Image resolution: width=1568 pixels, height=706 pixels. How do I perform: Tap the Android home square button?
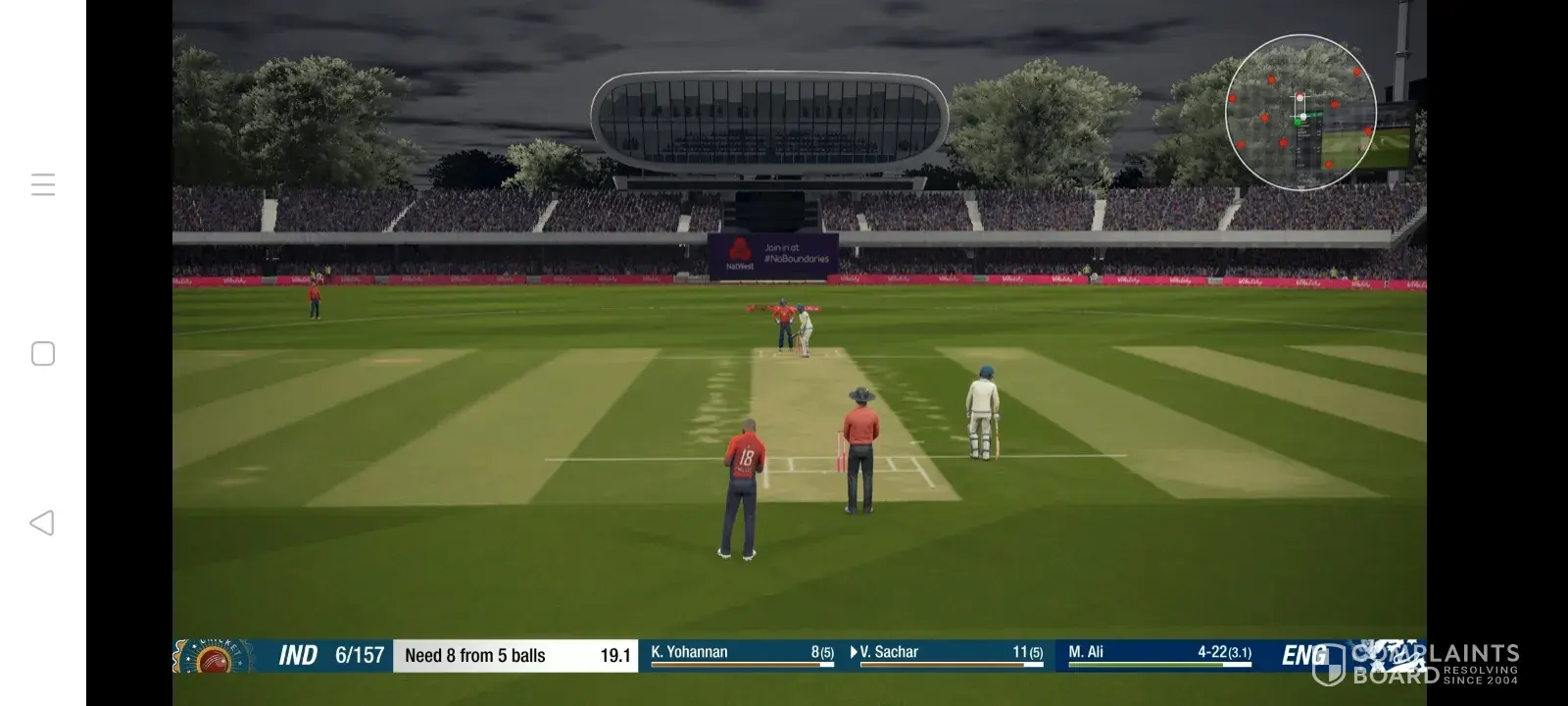coord(43,354)
